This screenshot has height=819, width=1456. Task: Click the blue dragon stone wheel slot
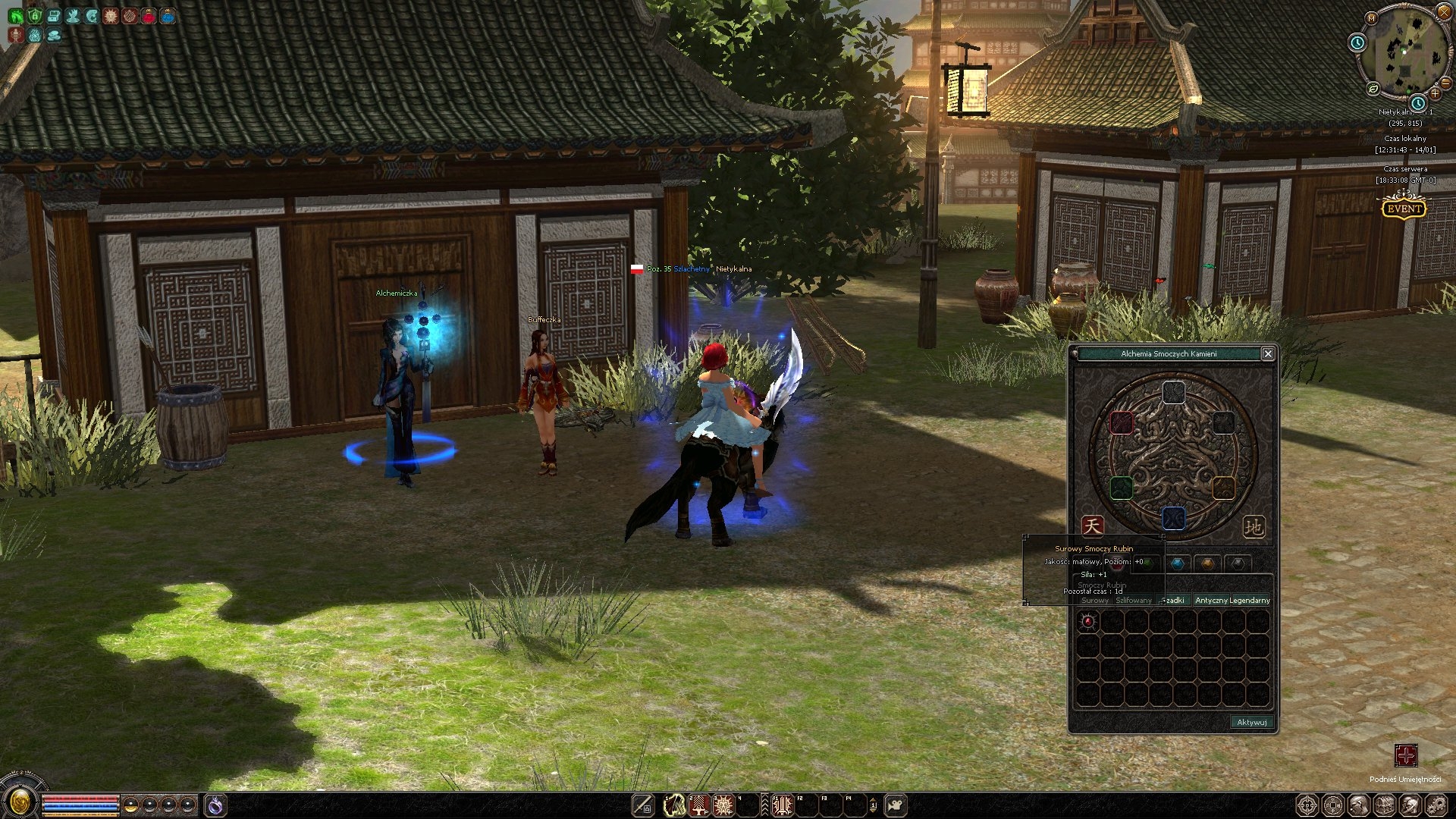(x=1173, y=518)
